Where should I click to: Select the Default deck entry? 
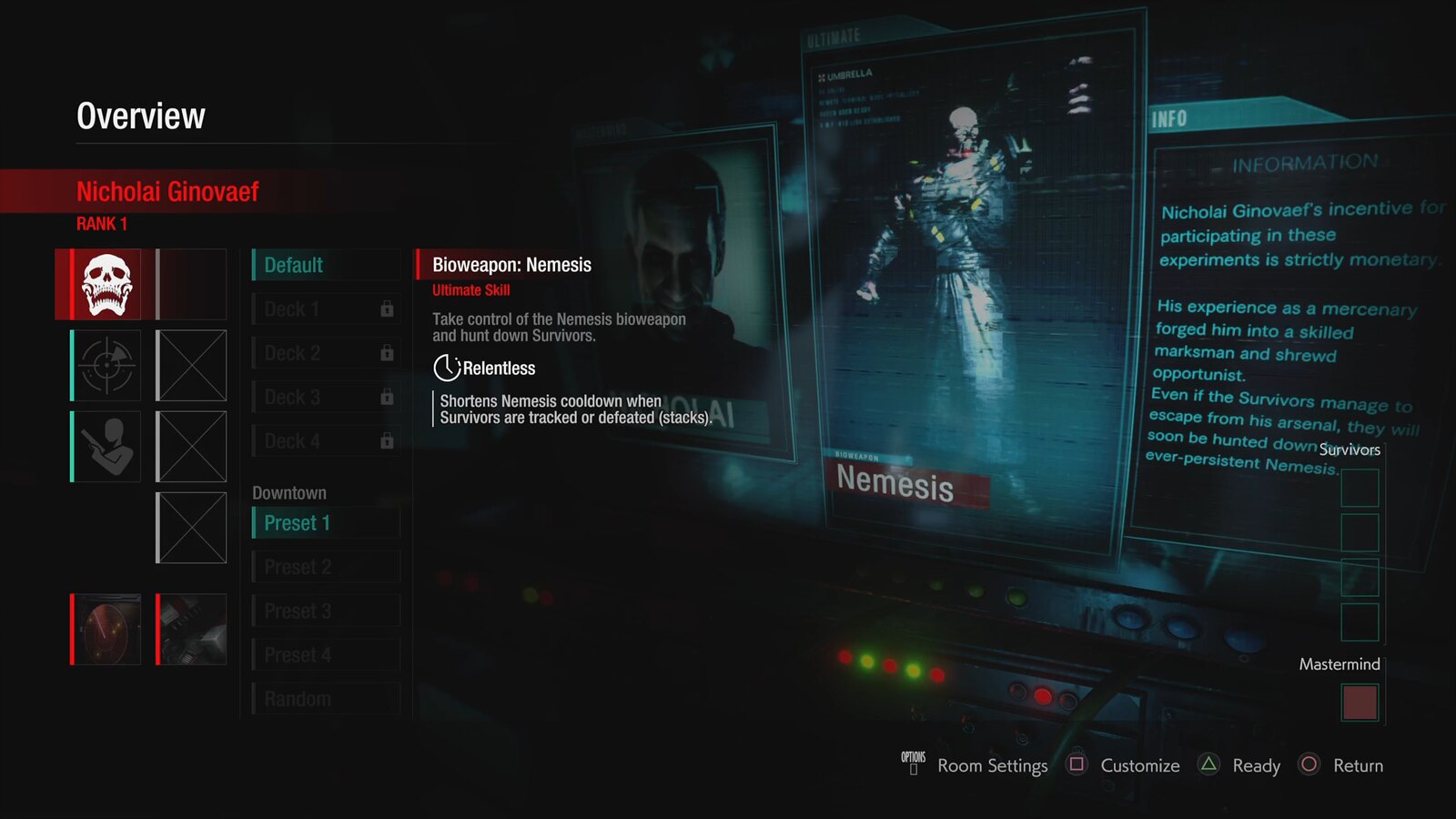325,265
